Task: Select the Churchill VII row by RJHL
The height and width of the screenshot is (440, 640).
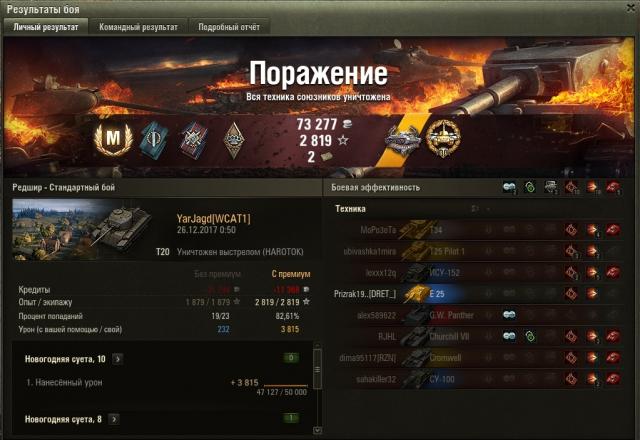Action: point(480,336)
